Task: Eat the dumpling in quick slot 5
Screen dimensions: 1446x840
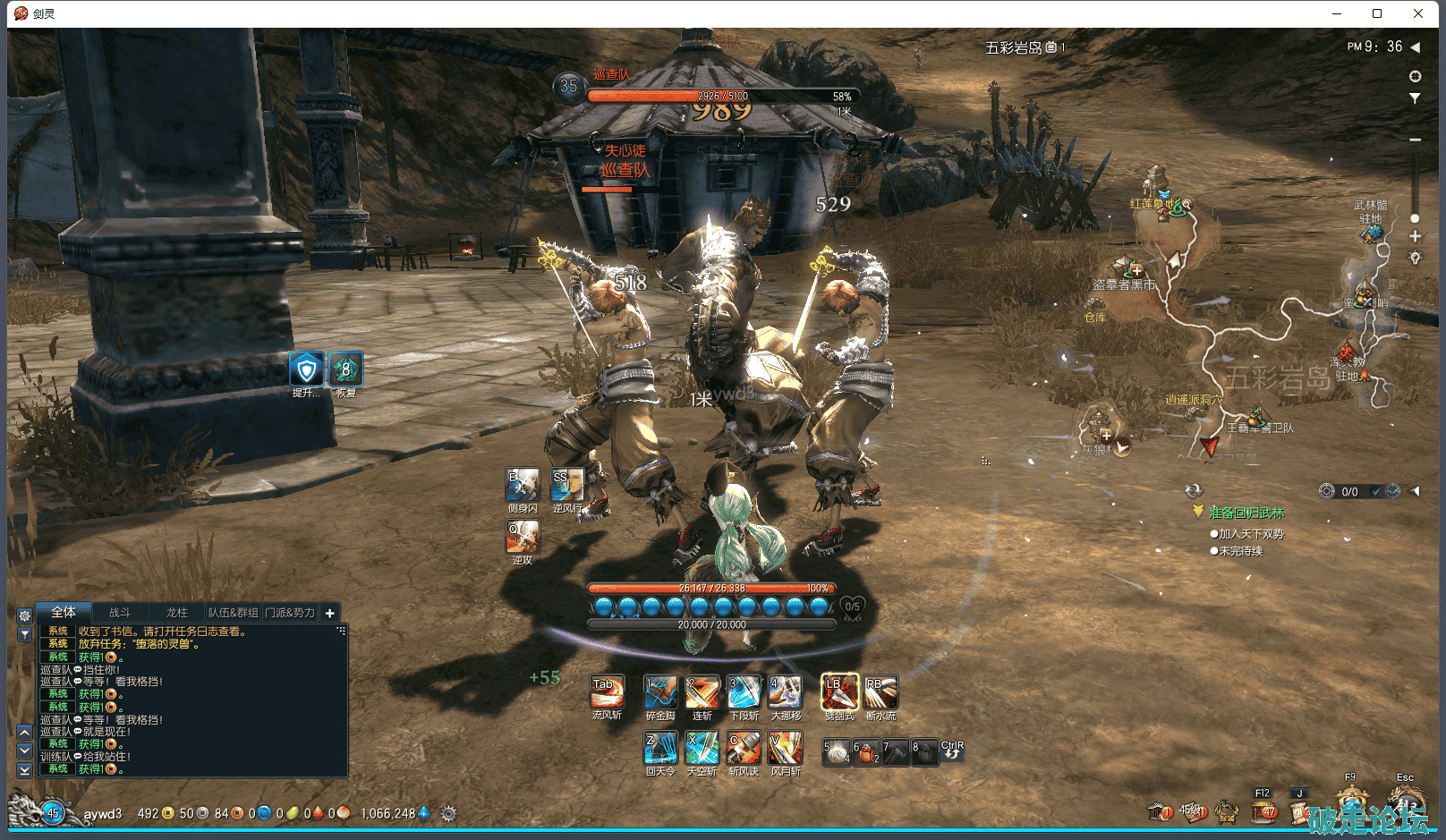Action: 836,752
